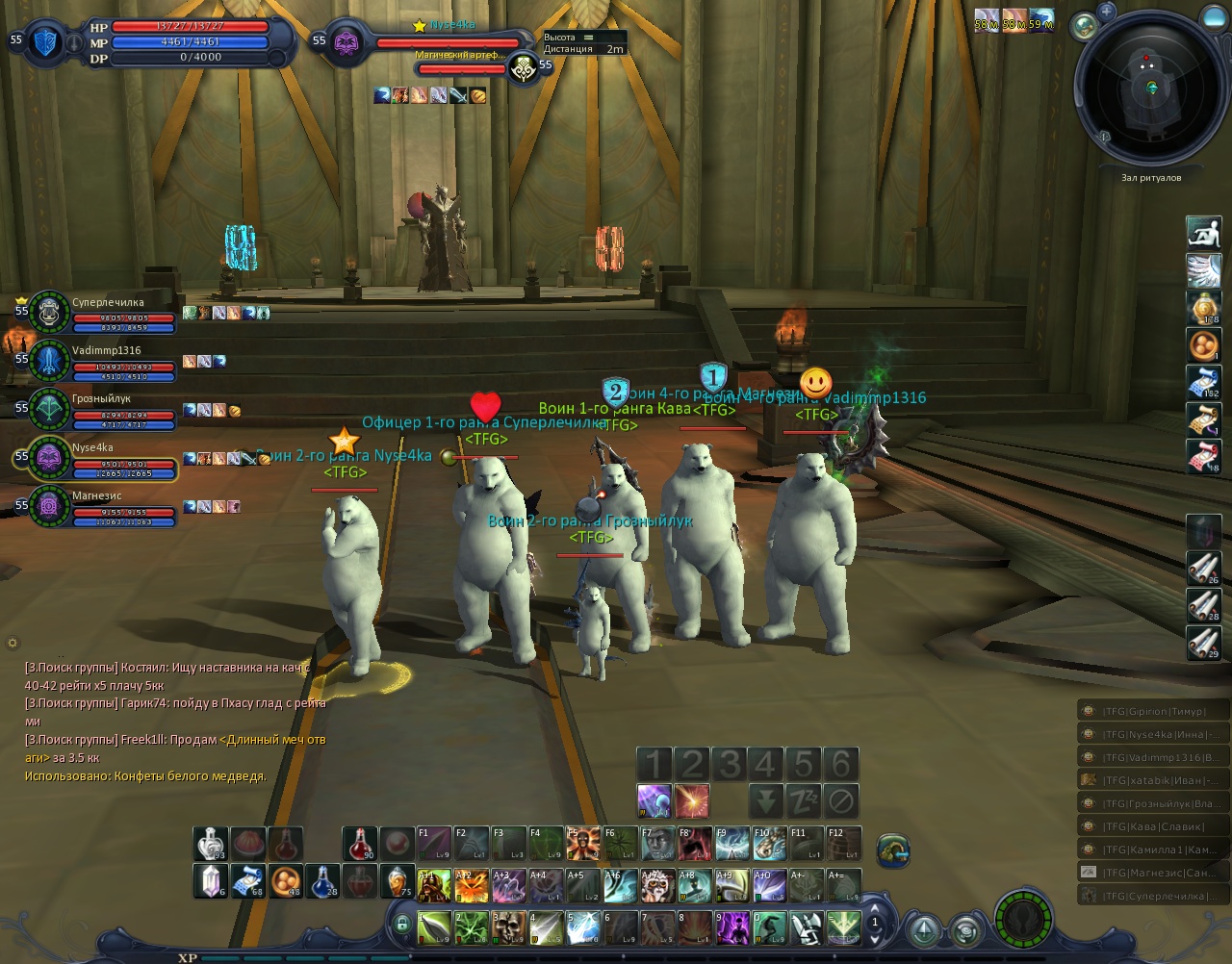Image resolution: width=1232 pixels, height=964 pixels.
Task: Use the blue mana potion stack of 28
Action: pyautogui.click(x=322, y=880)
